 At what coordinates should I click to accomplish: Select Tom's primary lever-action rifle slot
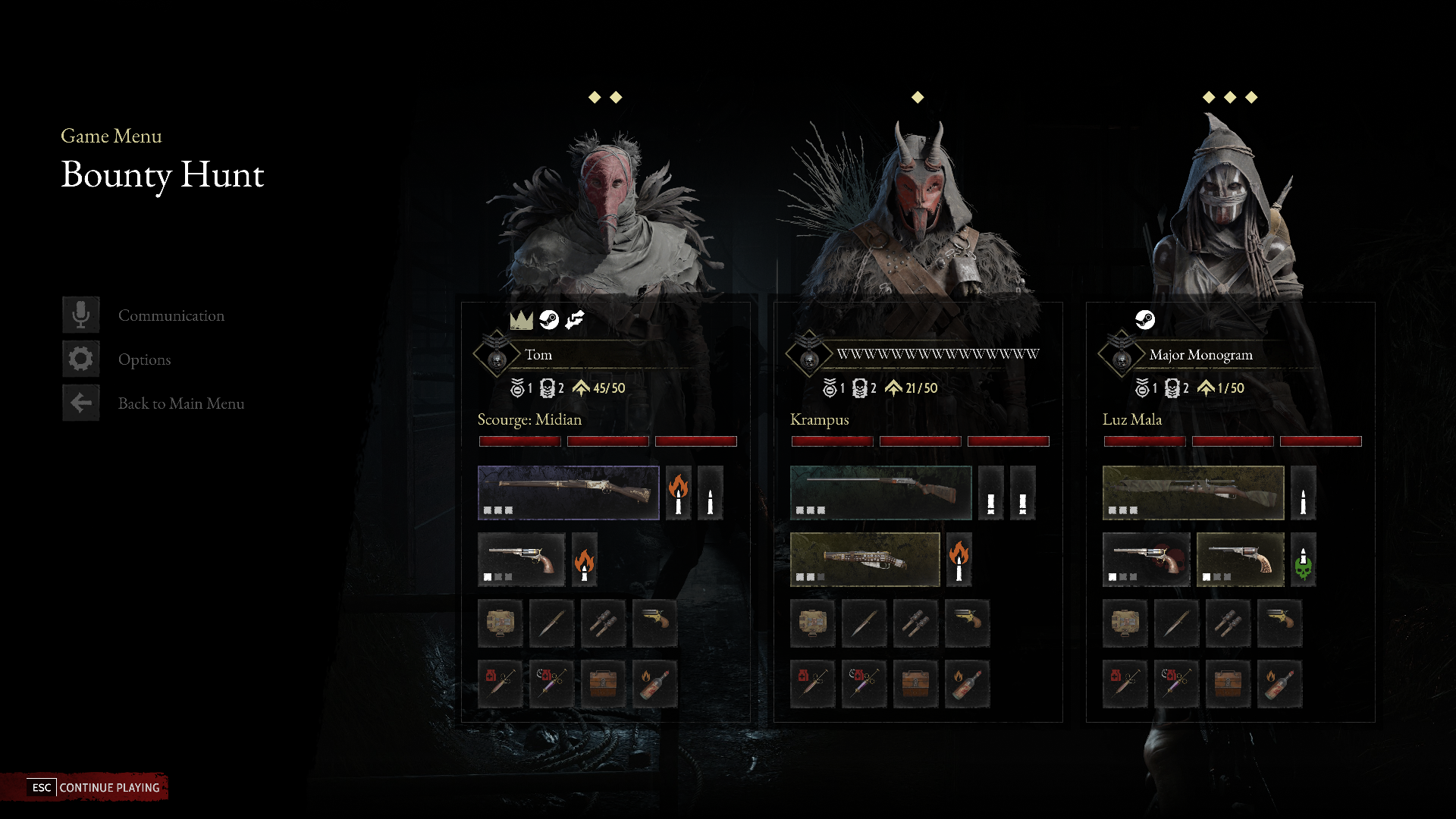(568, 493)
